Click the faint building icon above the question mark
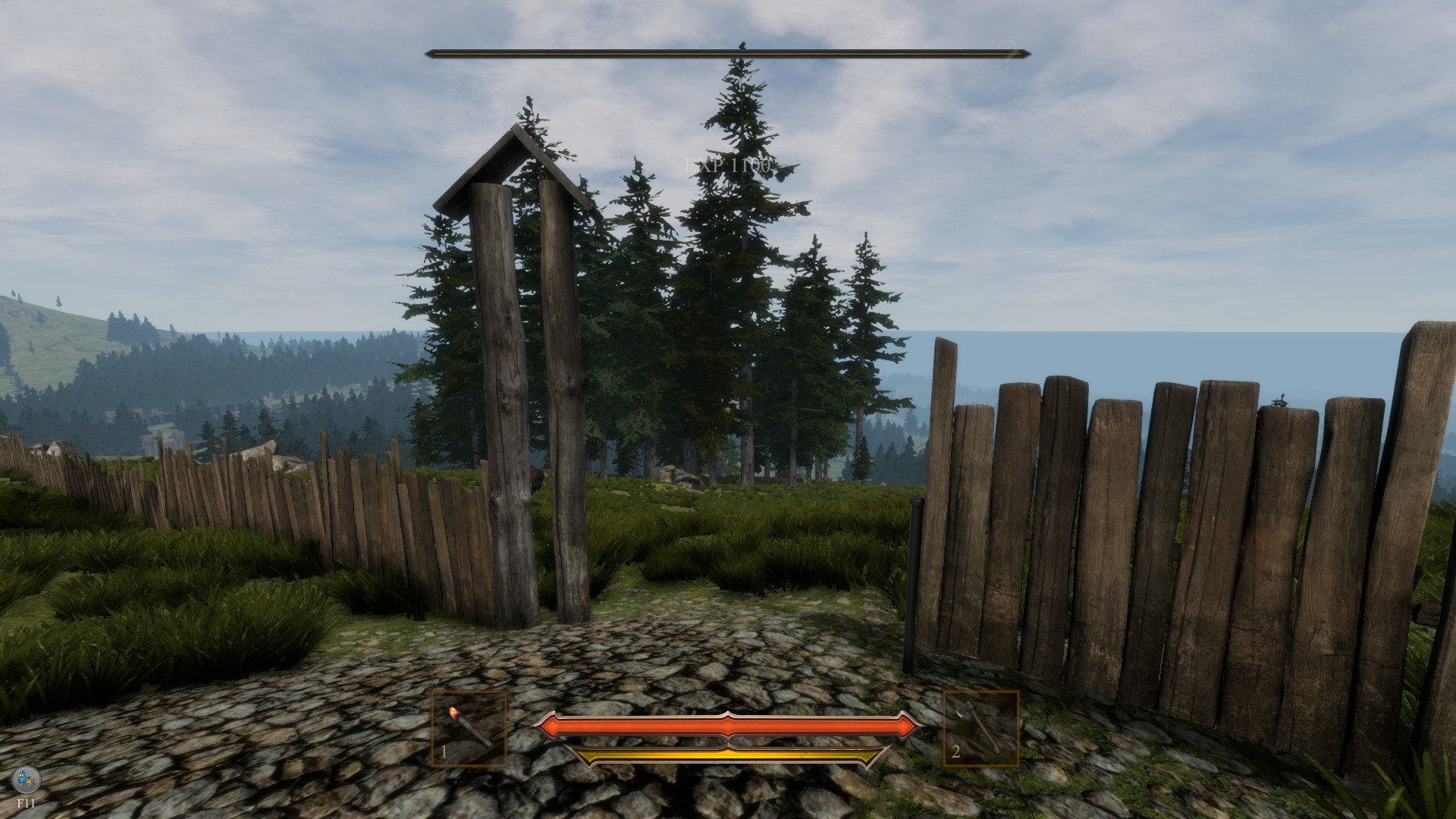This screenshot has height=819, width=1456. pos(1007,29)
